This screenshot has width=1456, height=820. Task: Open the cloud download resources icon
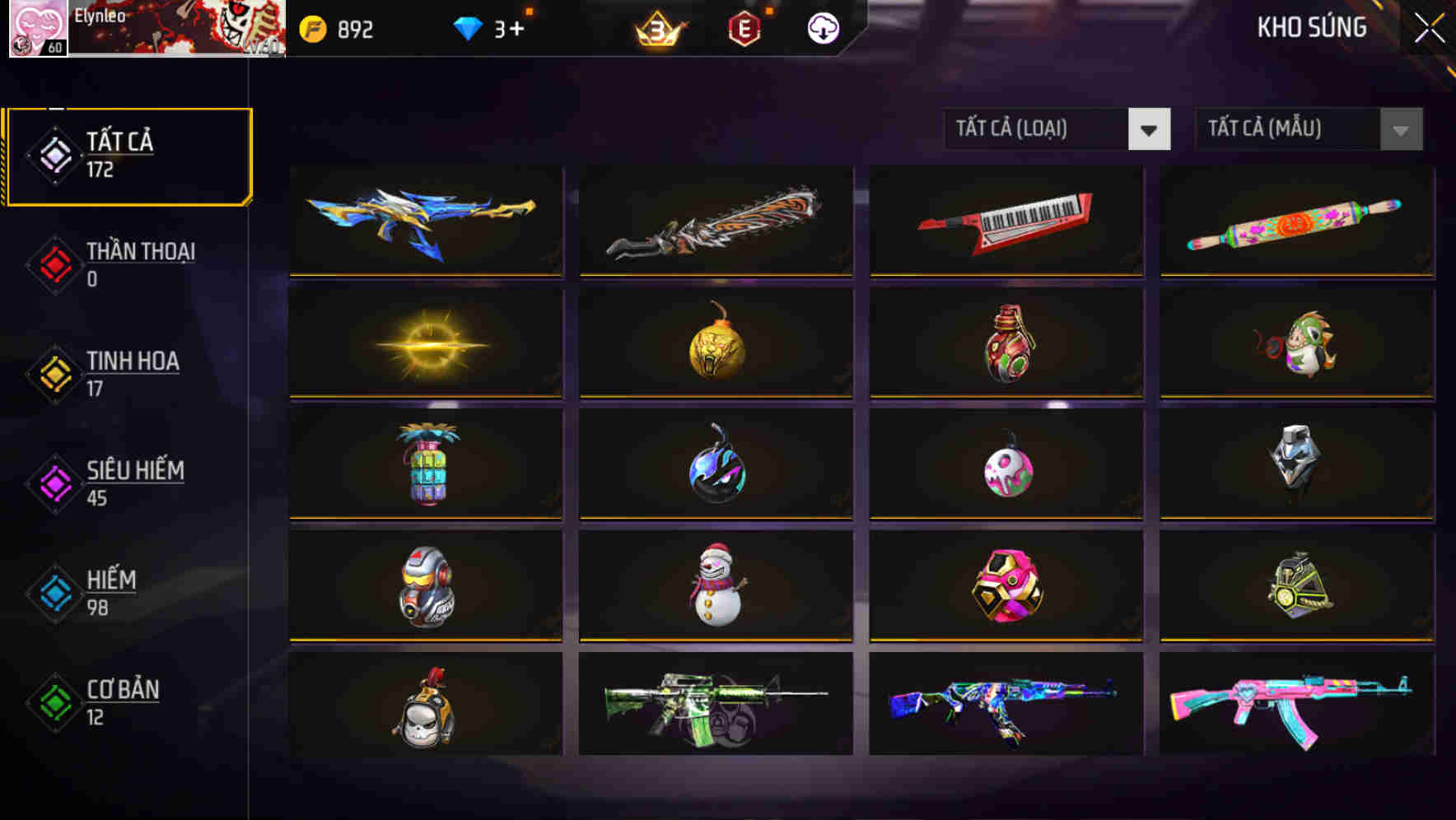(821, 27)
